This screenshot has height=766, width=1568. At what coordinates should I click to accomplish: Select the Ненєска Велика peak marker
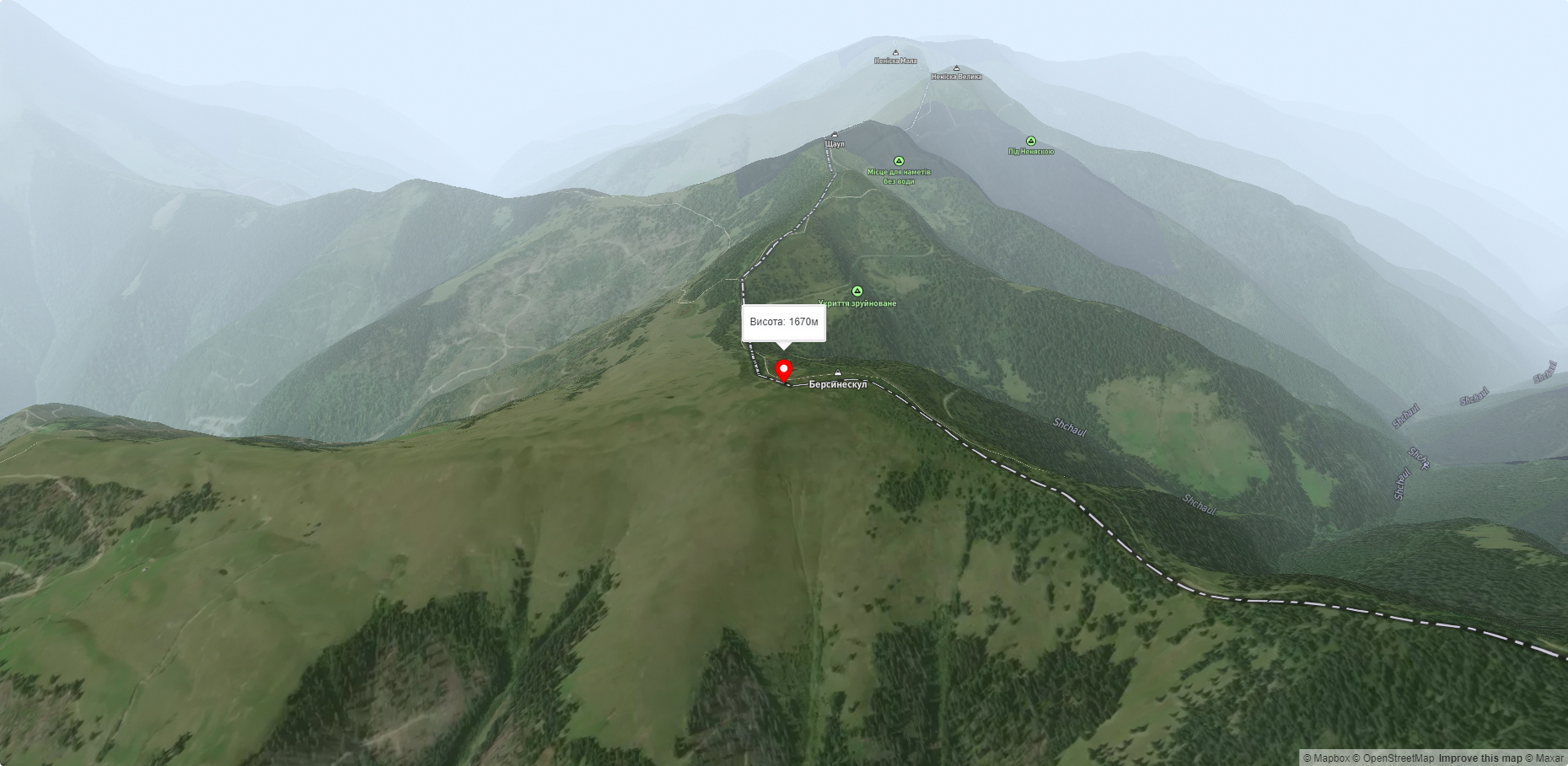tap(956, 68)
